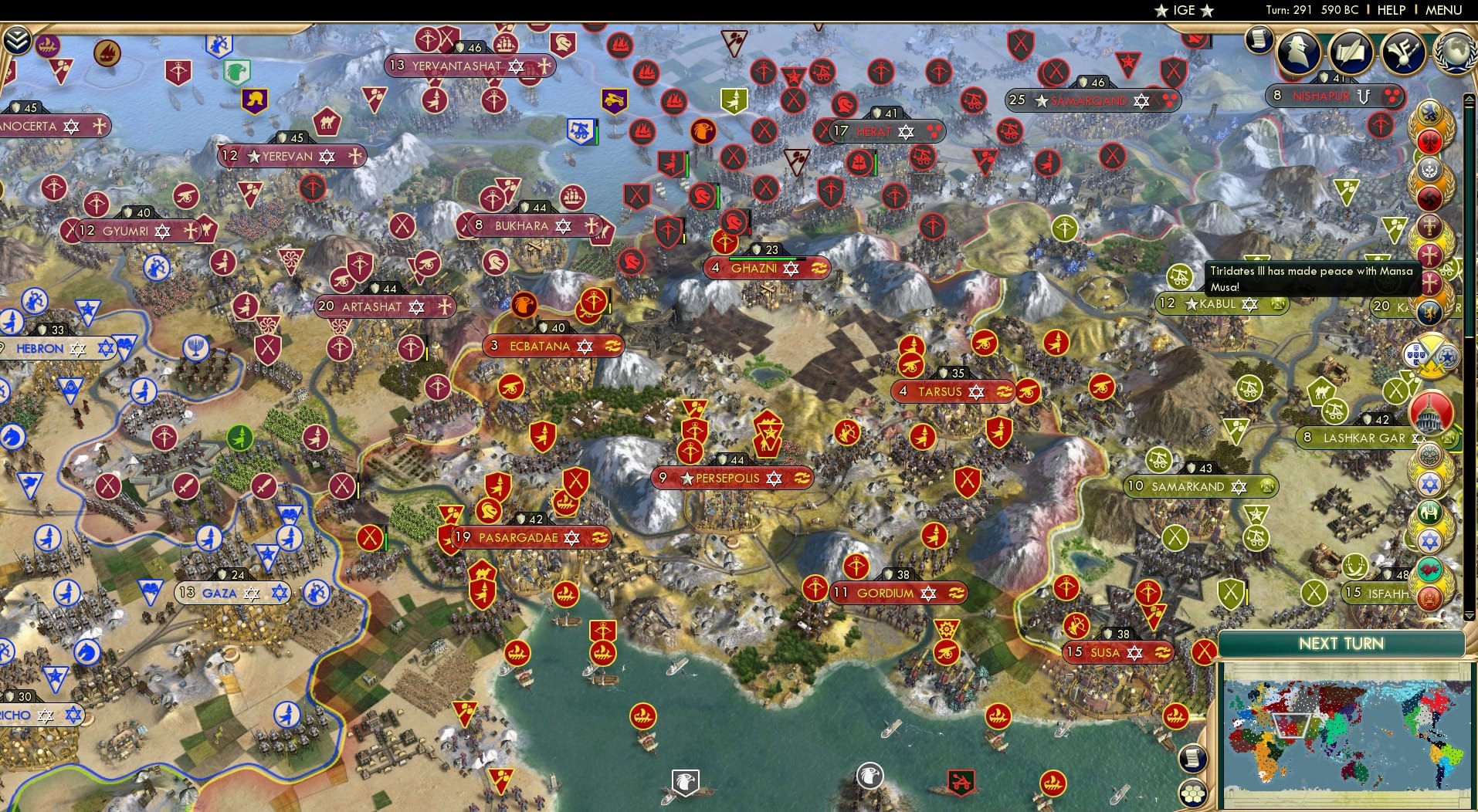Screen dimensions: 1478x812
Task: Open the Diplomacy overview scroll-and-quill icon
Action: pyautogui.click(x=1350, y=52)
